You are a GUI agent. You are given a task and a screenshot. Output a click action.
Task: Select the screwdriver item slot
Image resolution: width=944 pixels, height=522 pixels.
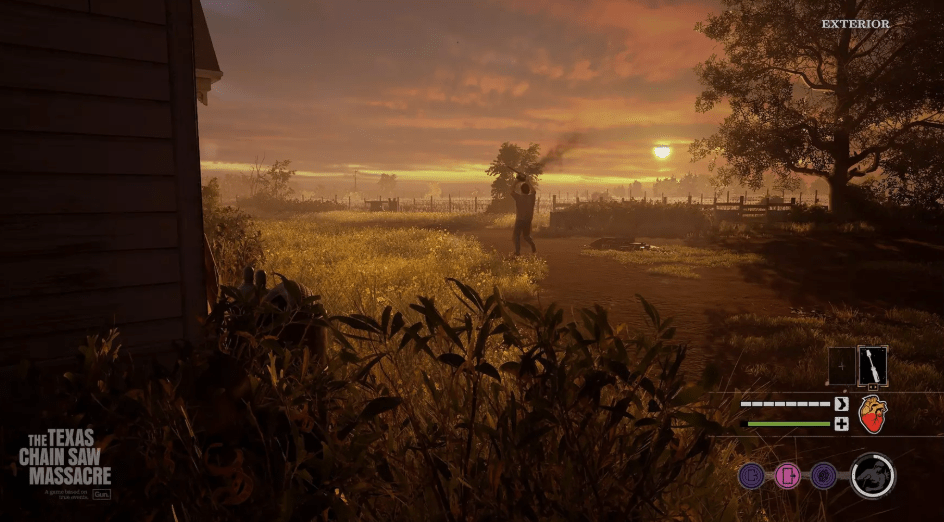tap(872, 366)
